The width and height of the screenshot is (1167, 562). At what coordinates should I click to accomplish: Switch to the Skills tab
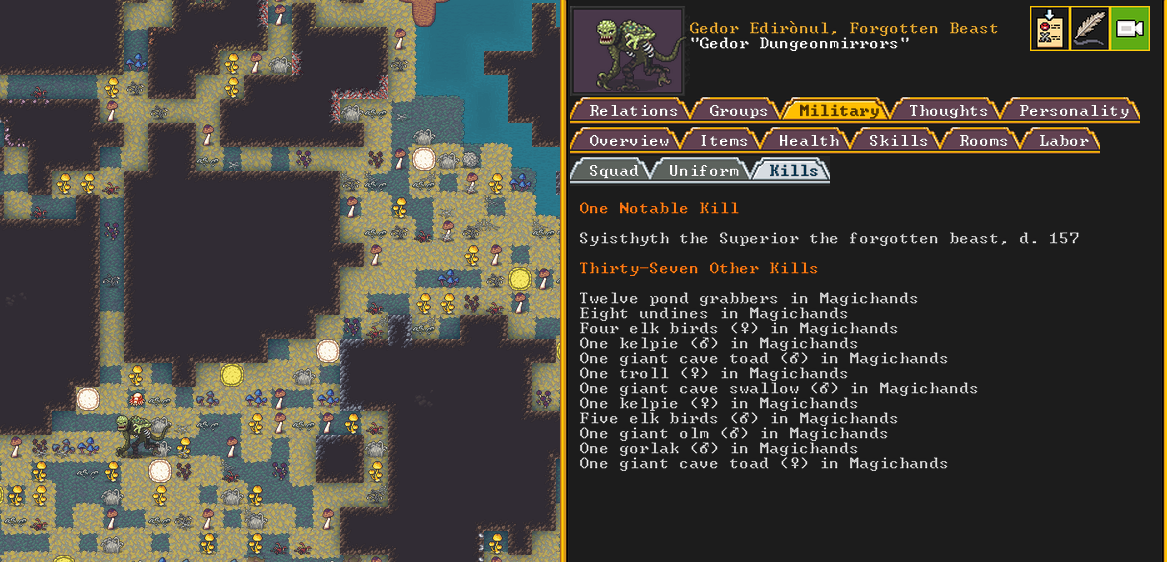[897, 141]
